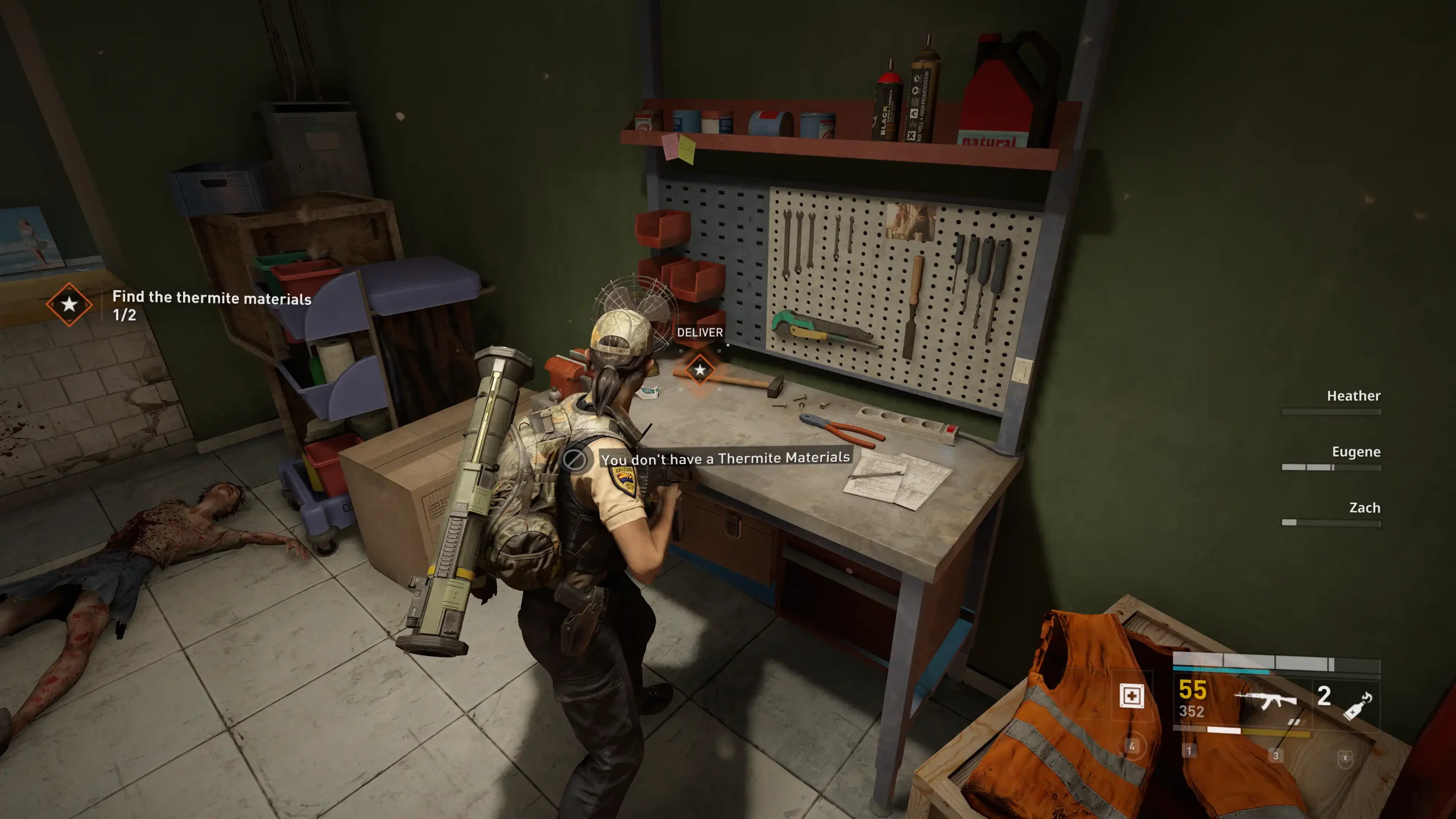The image size is (1456, 819).
Task: Select teammate Heather in the squad list
Action: click(1353, 396)
